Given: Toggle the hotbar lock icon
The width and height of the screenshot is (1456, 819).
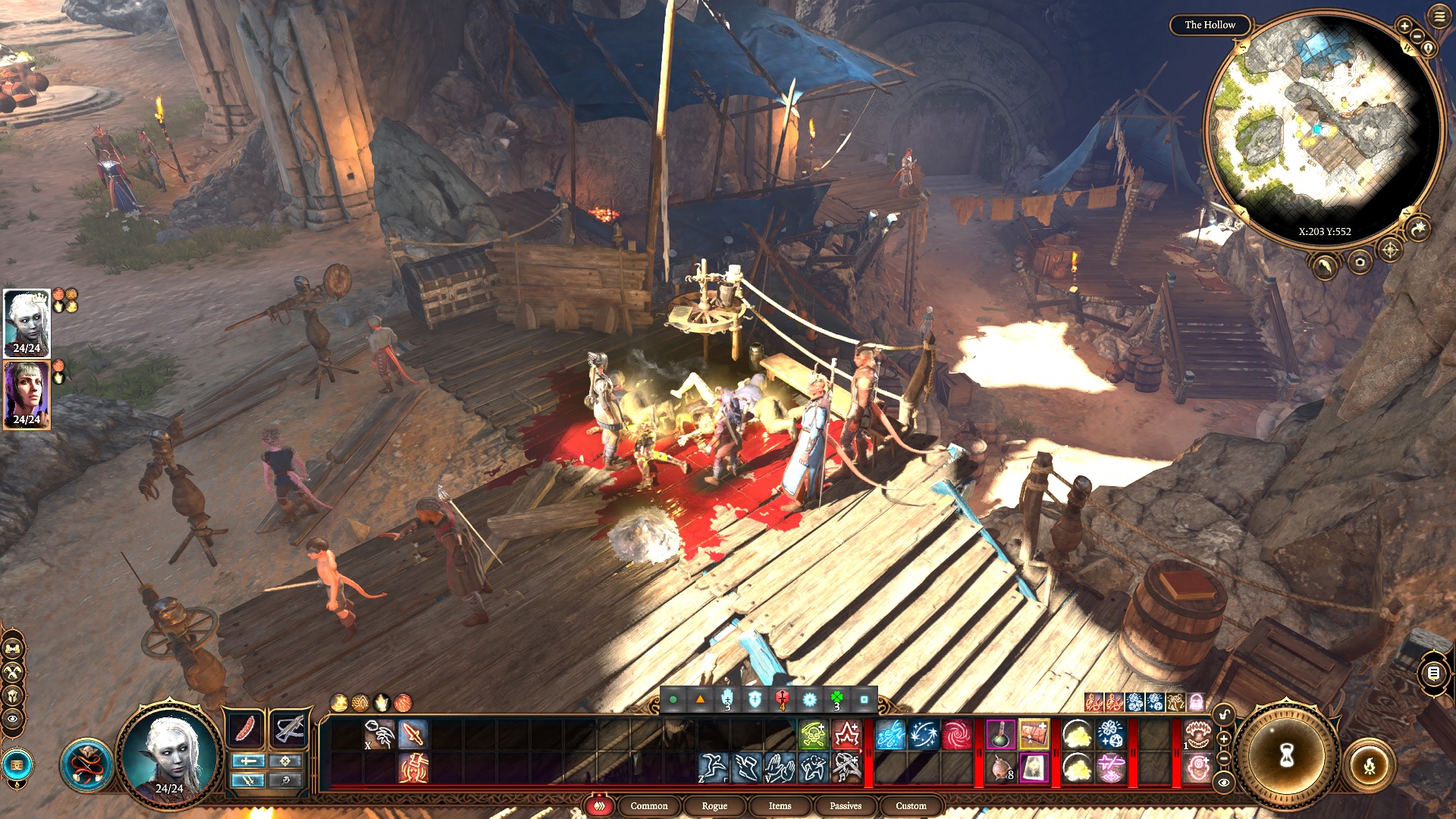Looking at the screenshot, I should [x=1223, y=714].
